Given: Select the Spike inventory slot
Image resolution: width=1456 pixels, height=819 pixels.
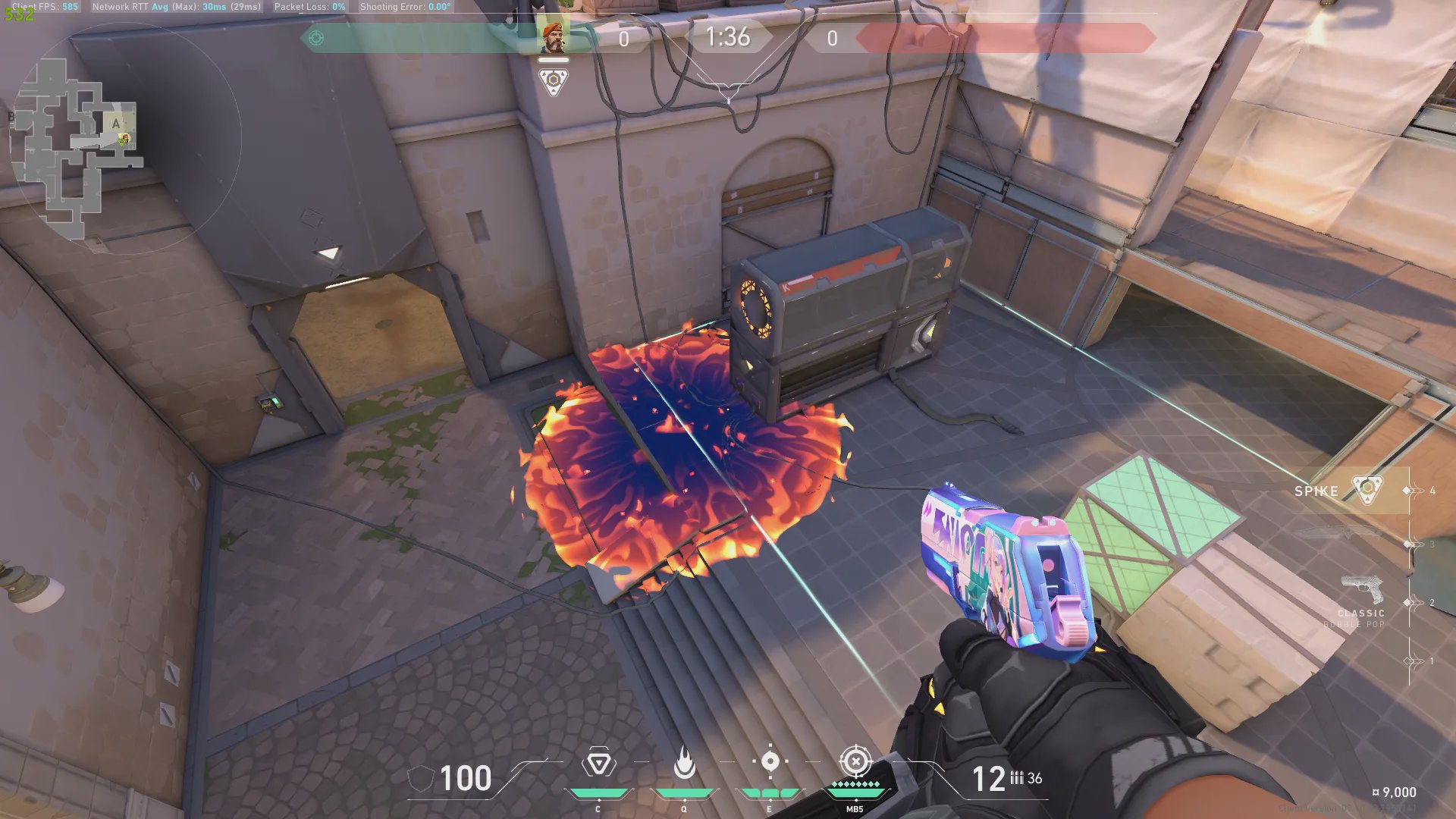Looking at the screenshot, I should point(1338,491).
